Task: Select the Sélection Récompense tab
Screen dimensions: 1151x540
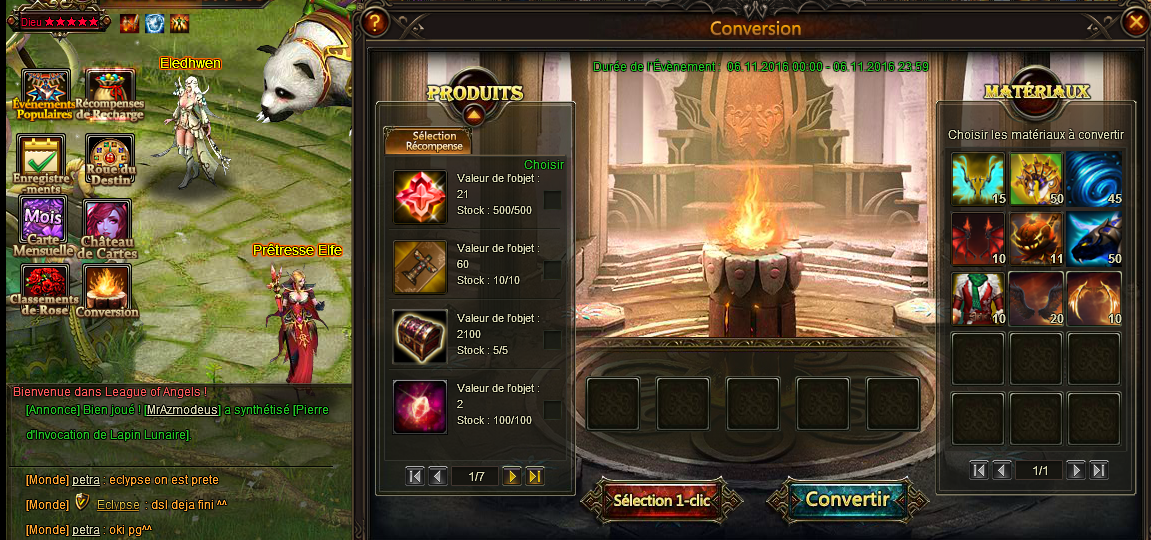Action: 428,141
